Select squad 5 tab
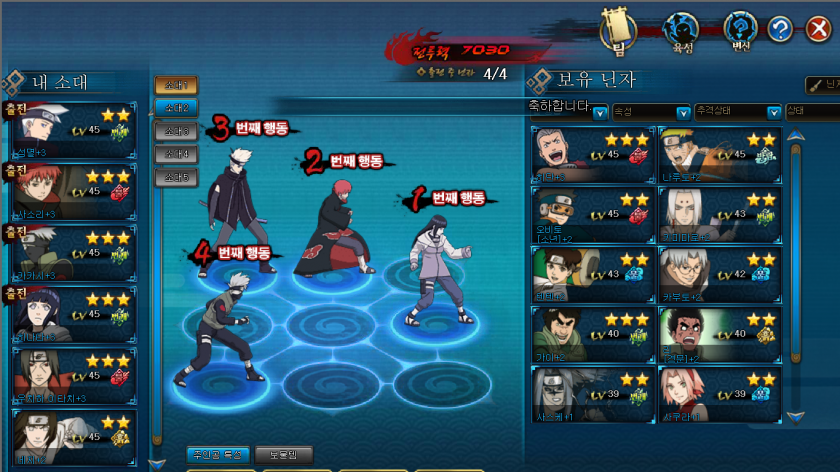The height and width of the screenshot is (472, 840). point(176,177)
